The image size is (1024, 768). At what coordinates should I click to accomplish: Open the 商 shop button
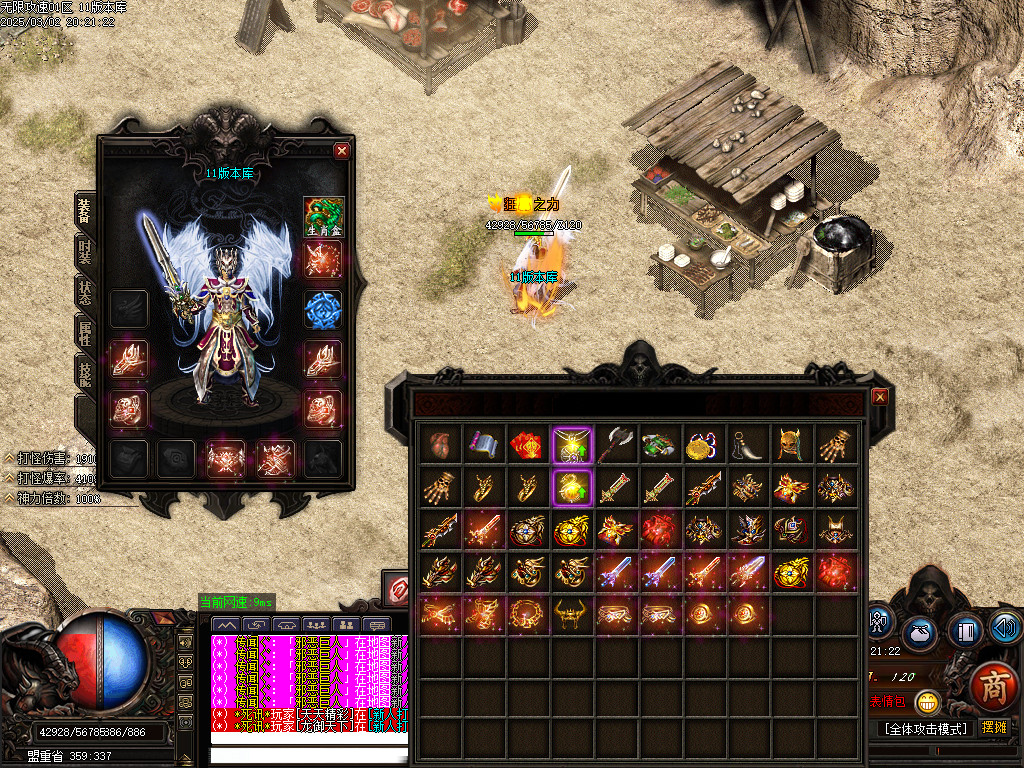993,688
